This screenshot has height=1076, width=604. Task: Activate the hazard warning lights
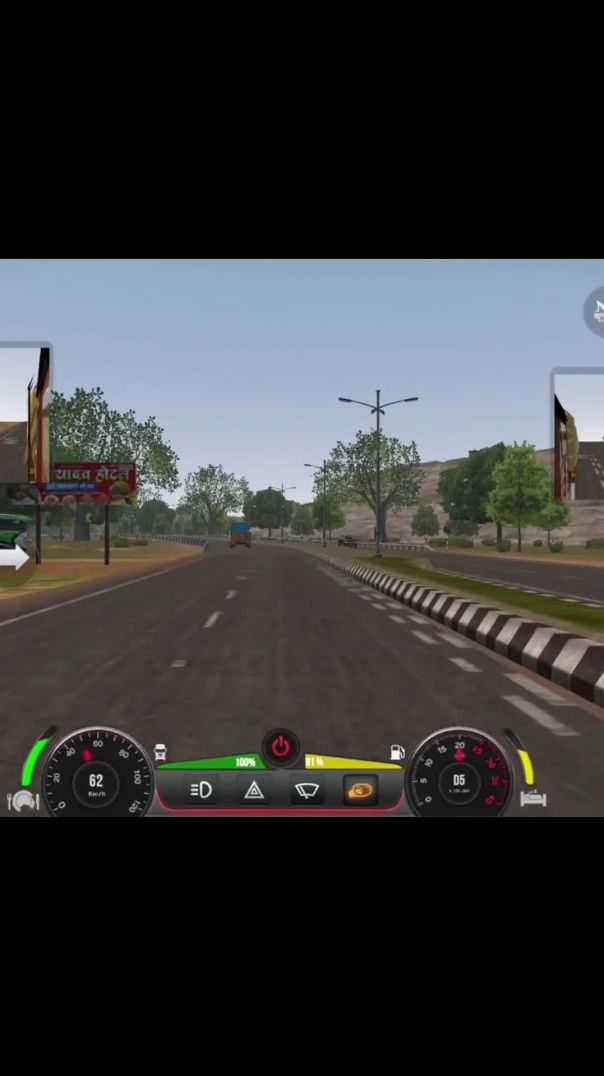254,791
